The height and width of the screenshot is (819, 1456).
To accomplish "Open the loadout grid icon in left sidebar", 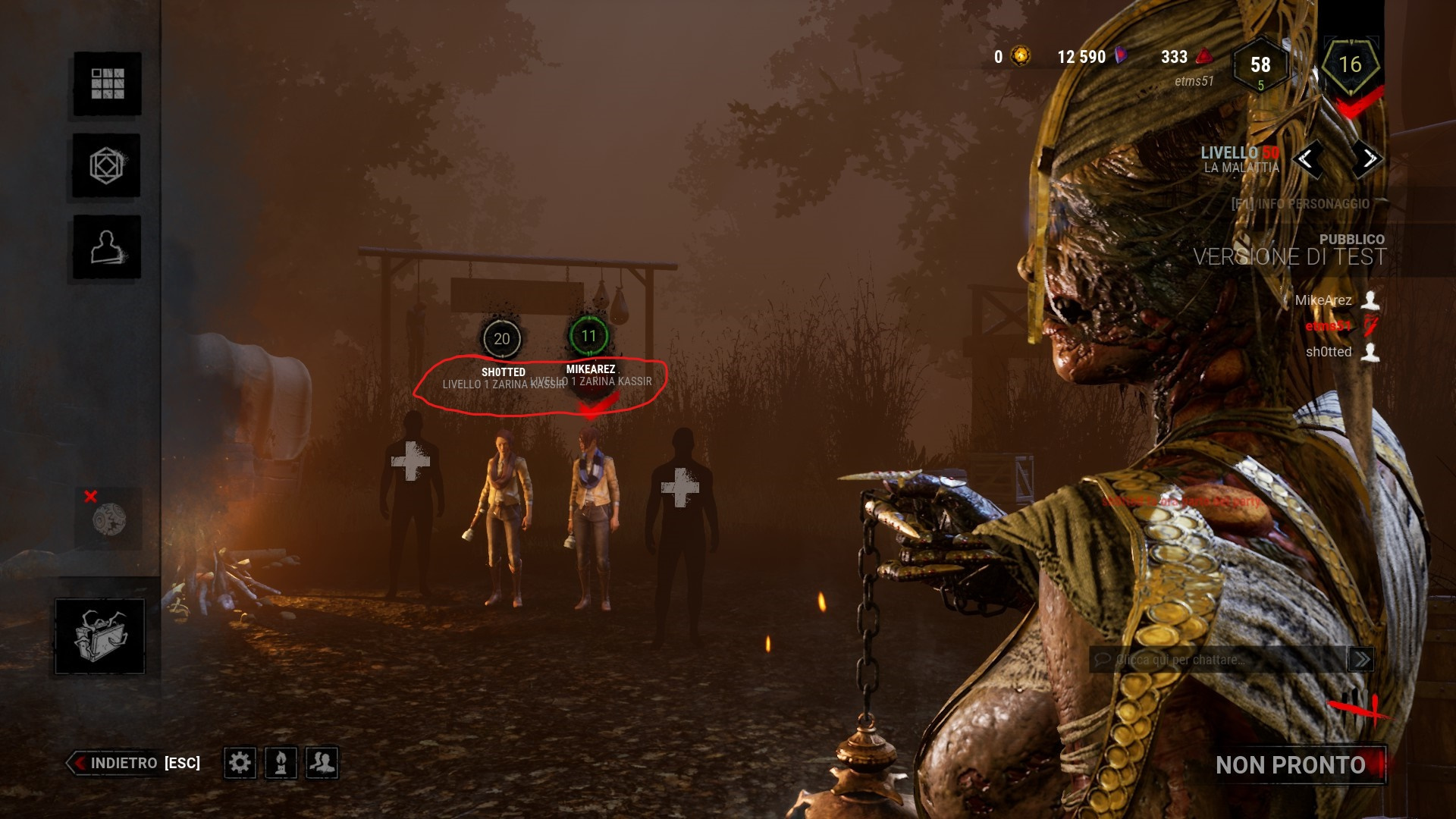I will [106, 85].
